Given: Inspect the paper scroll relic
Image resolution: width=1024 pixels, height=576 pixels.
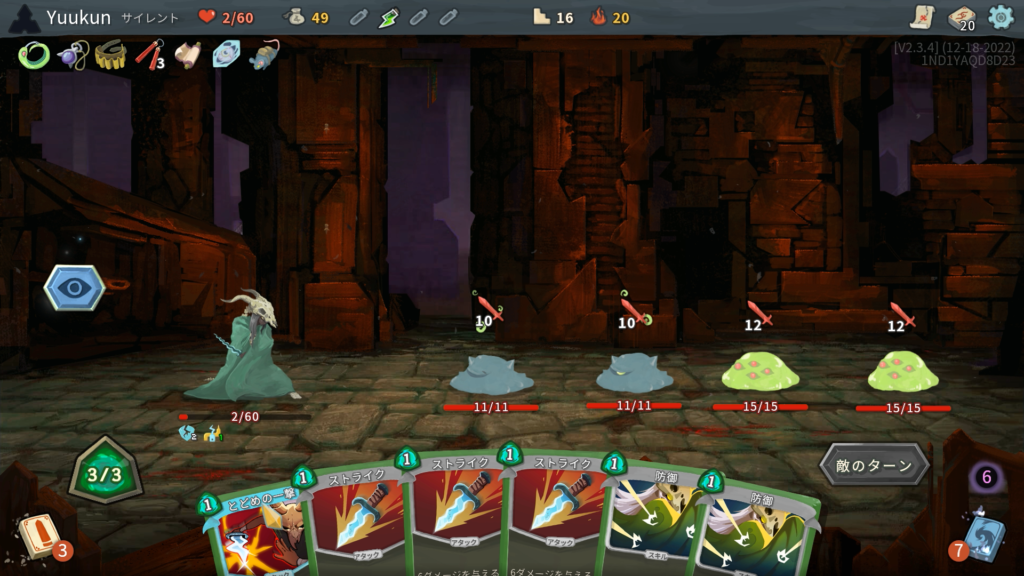Looking at the screenshot, I should coord(188,55).
